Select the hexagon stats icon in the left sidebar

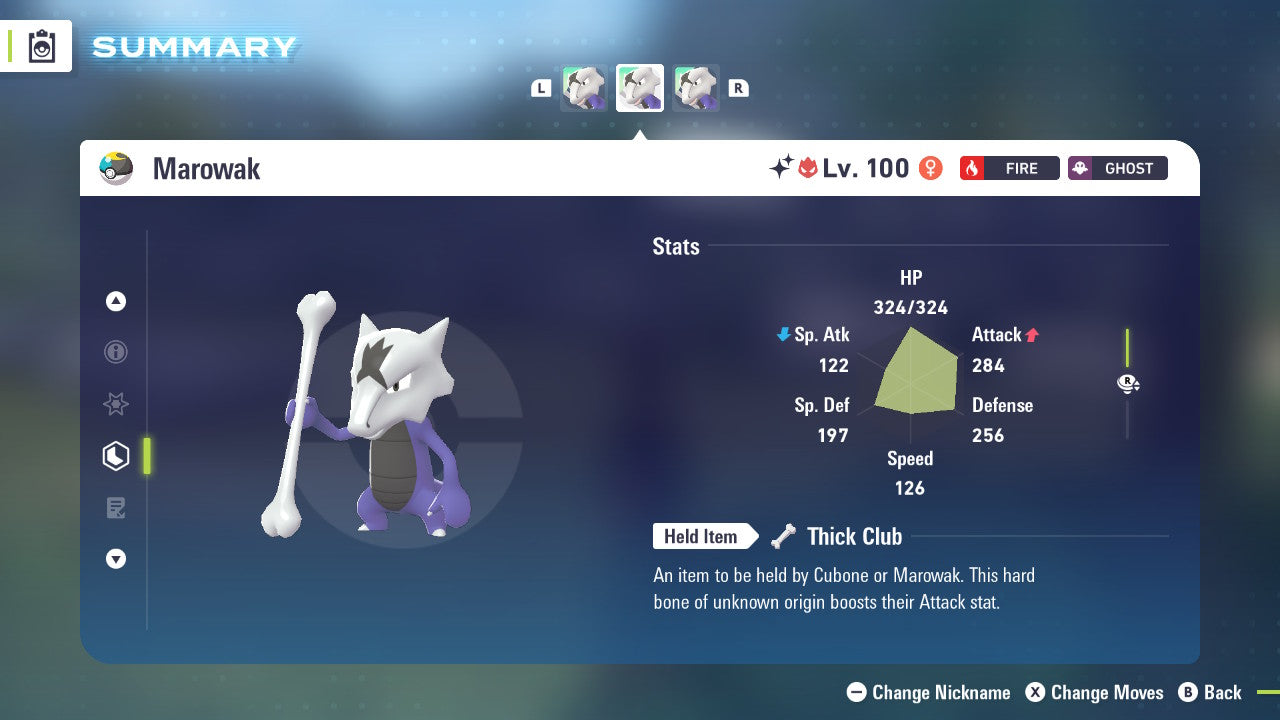coord(115,456)
